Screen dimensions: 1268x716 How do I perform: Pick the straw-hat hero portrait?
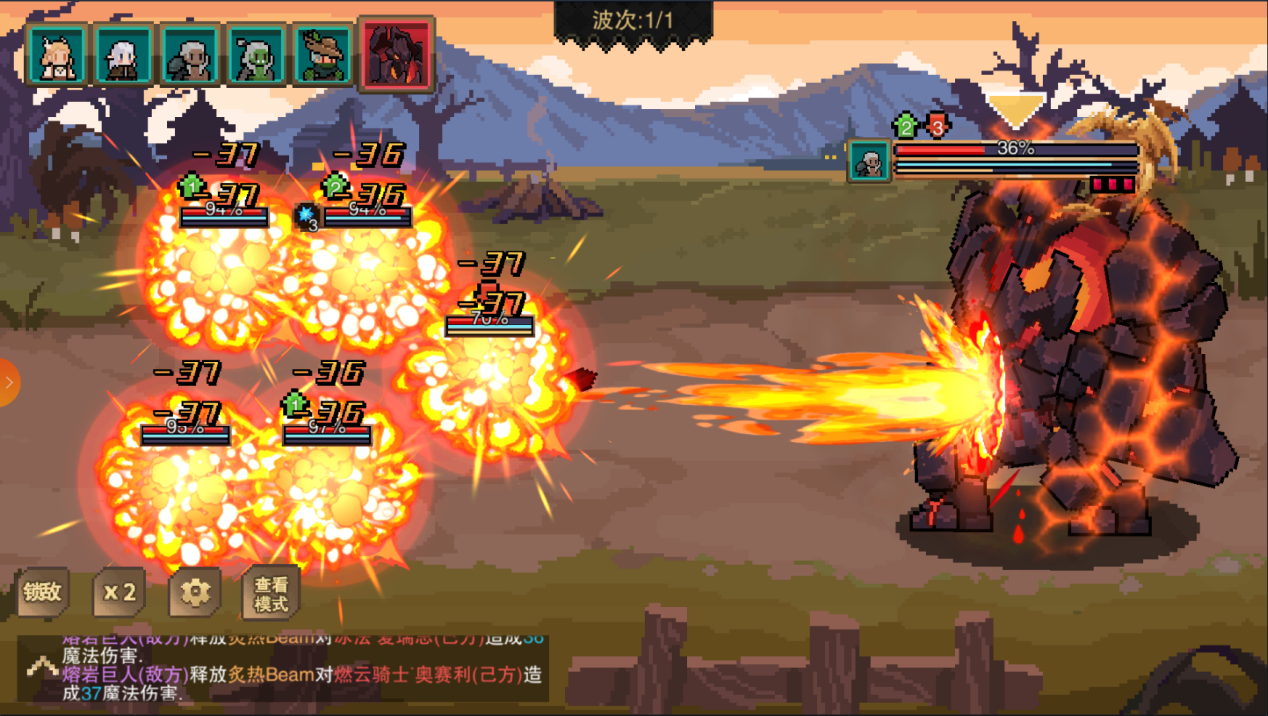click(323, 55)
